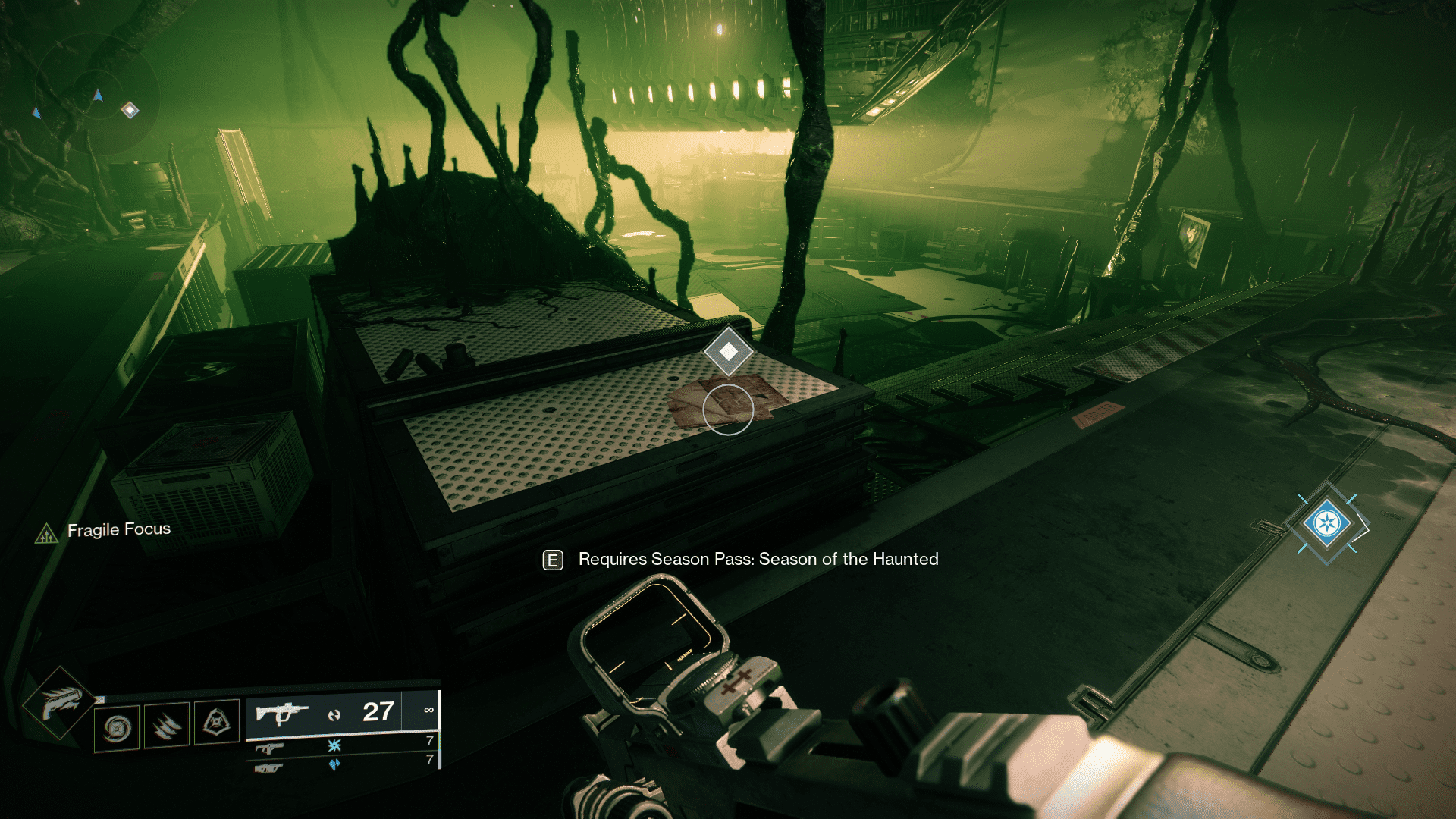The width and height of the screenshot is (1456, 819).
Task: Select the sidearm in the secondary slot
Action: (x=269, y=748)
